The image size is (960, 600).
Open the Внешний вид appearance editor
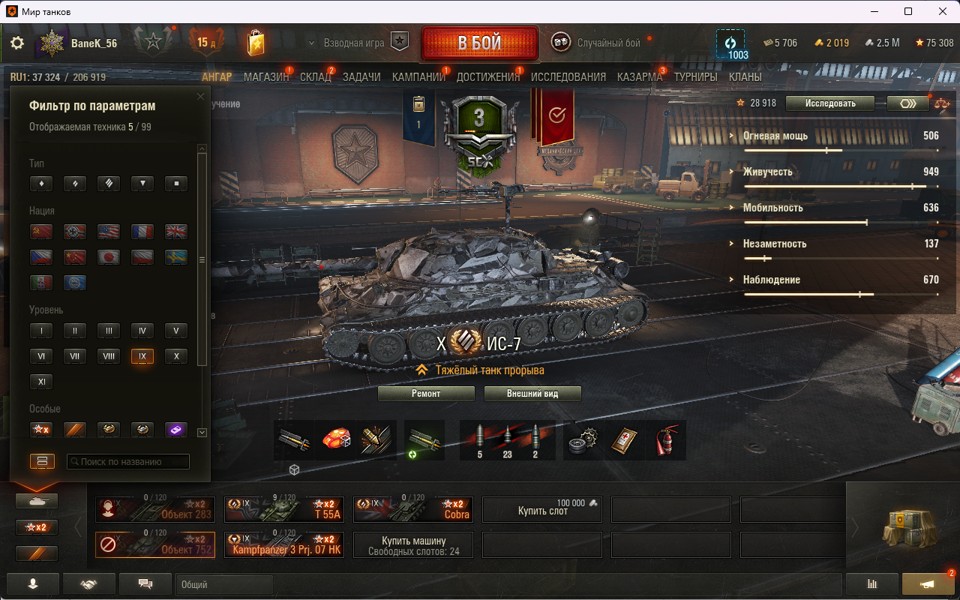tap(532, 394)
